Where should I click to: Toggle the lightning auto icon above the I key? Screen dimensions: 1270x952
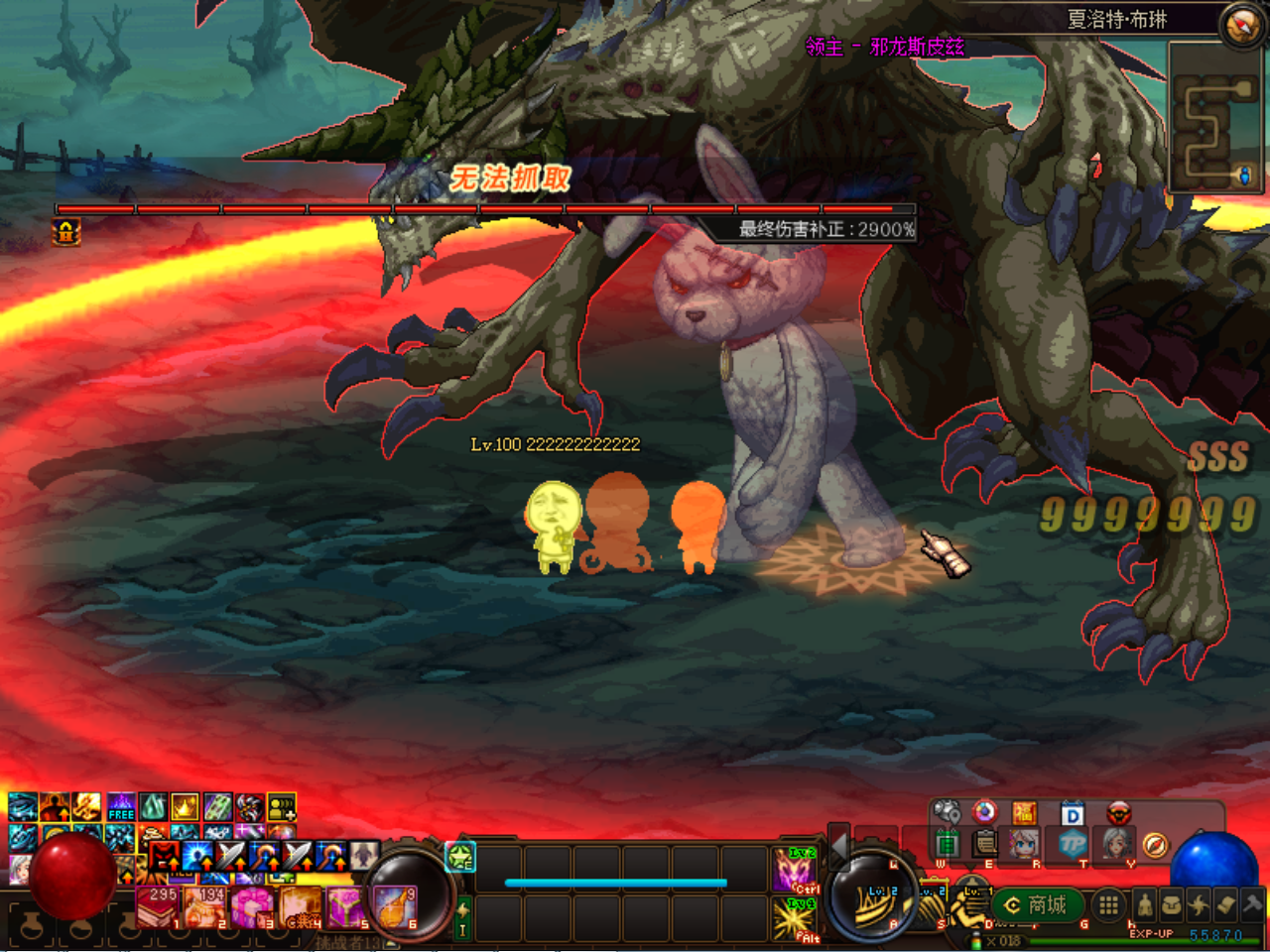point(463,910)
